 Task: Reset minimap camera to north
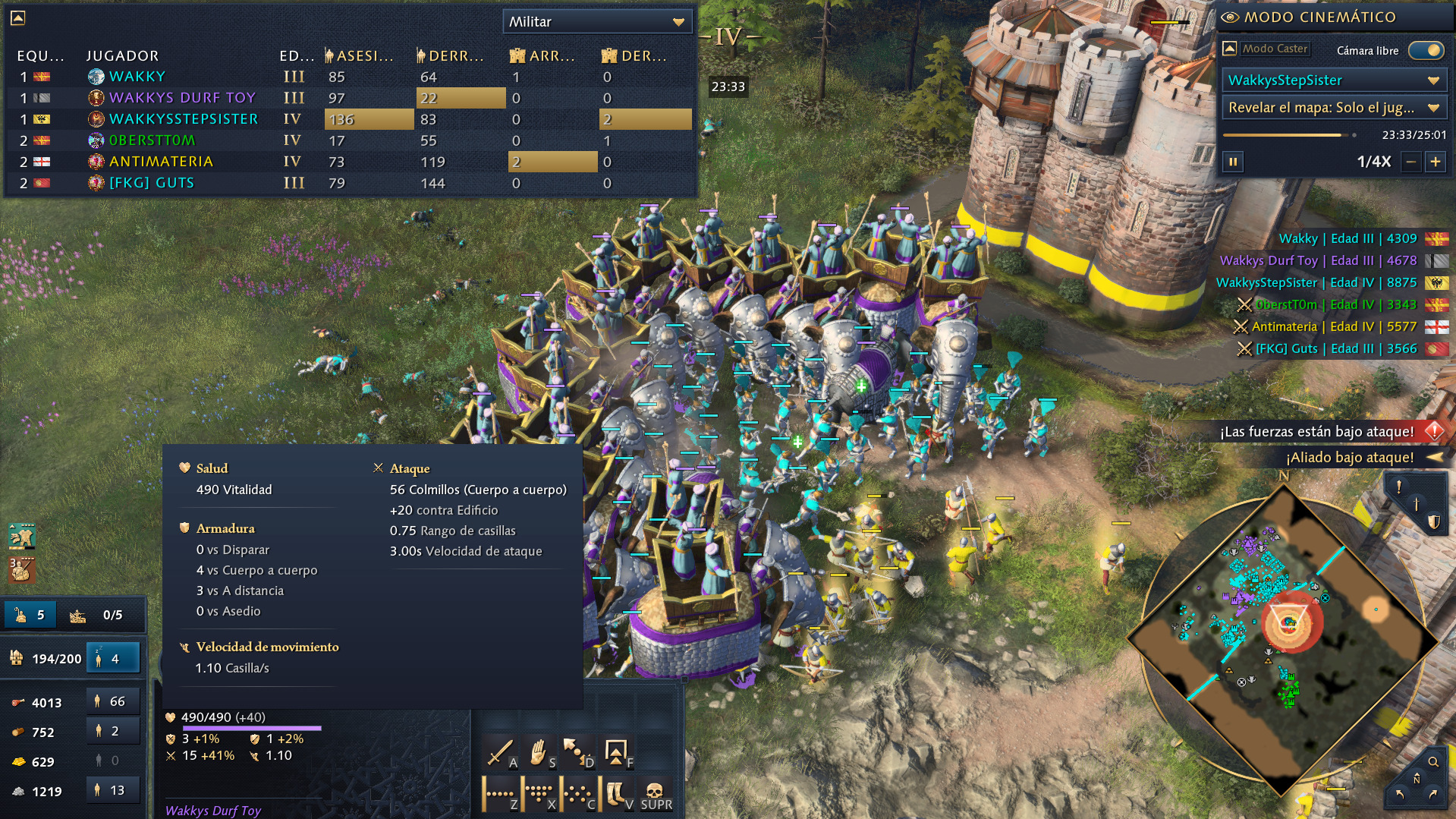1416,780
